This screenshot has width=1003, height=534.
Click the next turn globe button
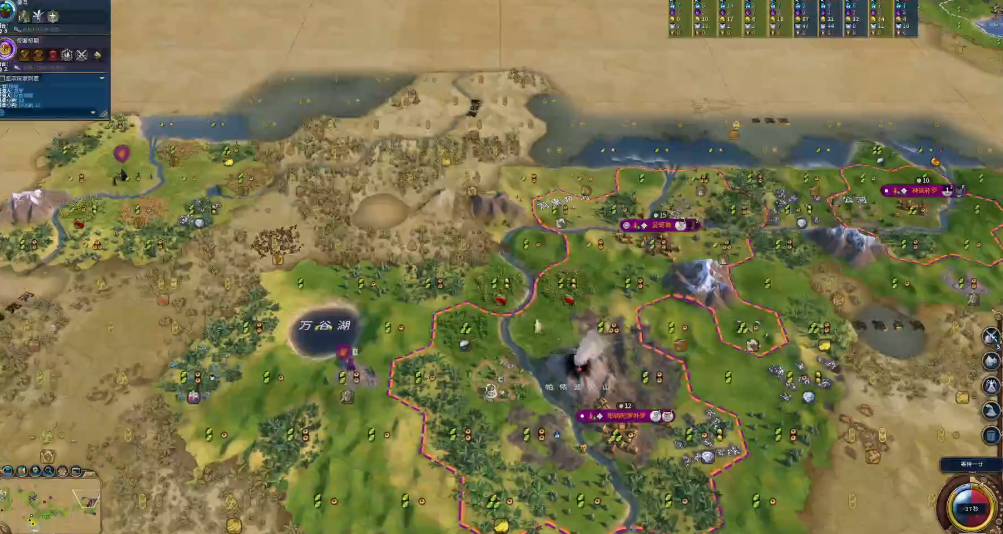tap(971, 505)
